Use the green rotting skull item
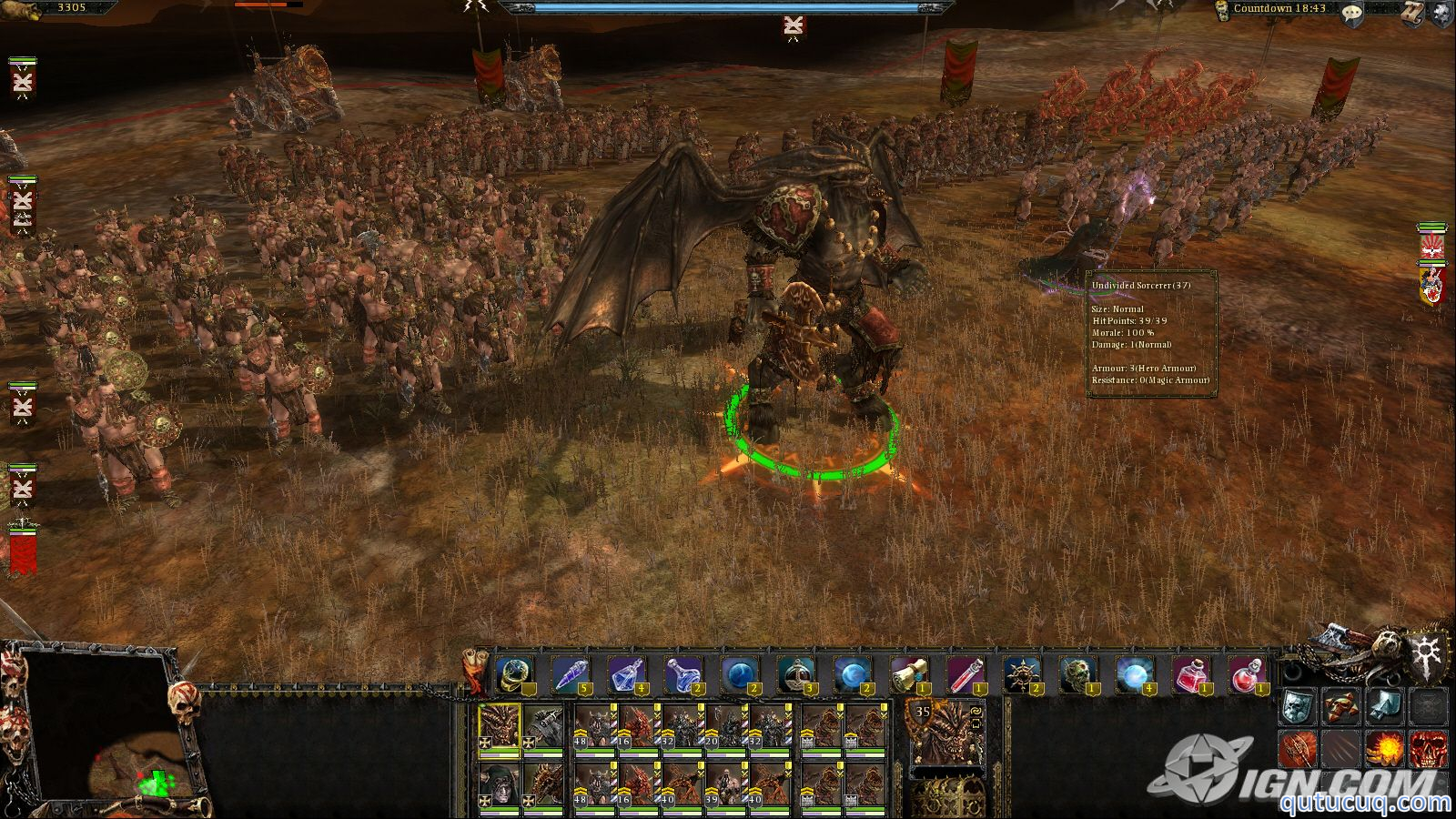 pos(1077,675)
